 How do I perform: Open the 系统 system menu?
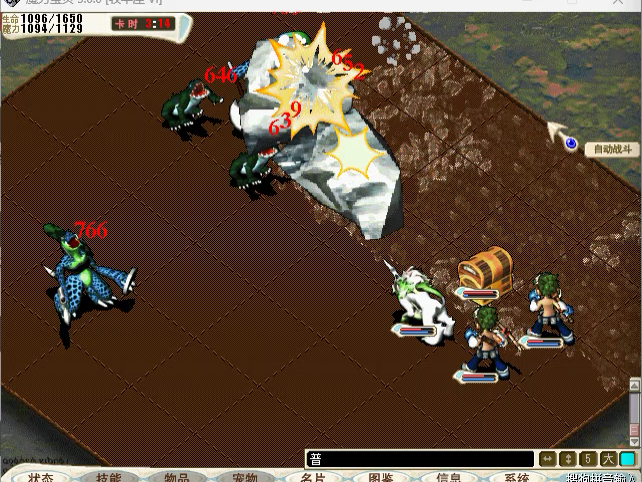[x=517, y=476]
